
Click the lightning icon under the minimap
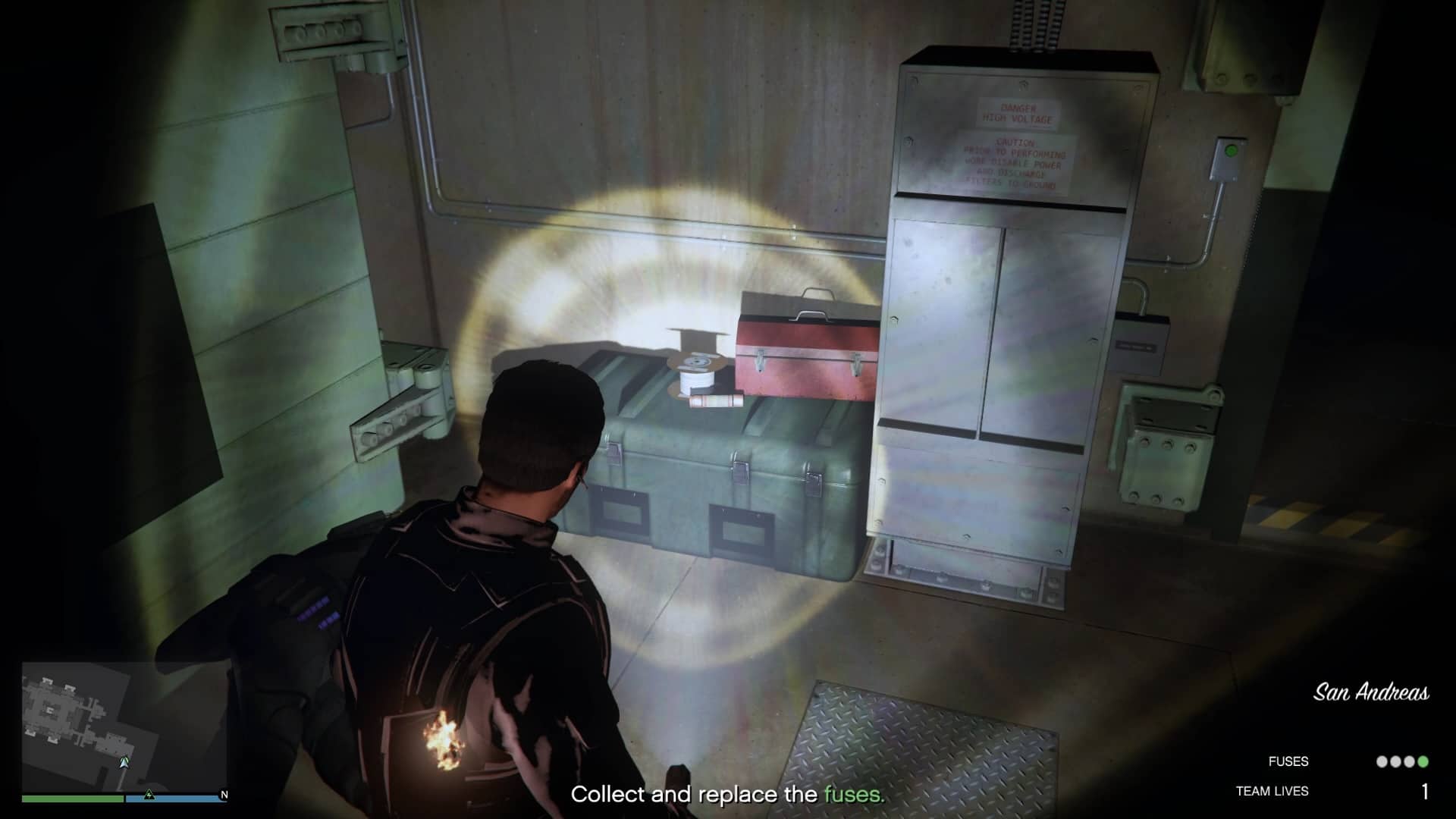click(149, 795)
